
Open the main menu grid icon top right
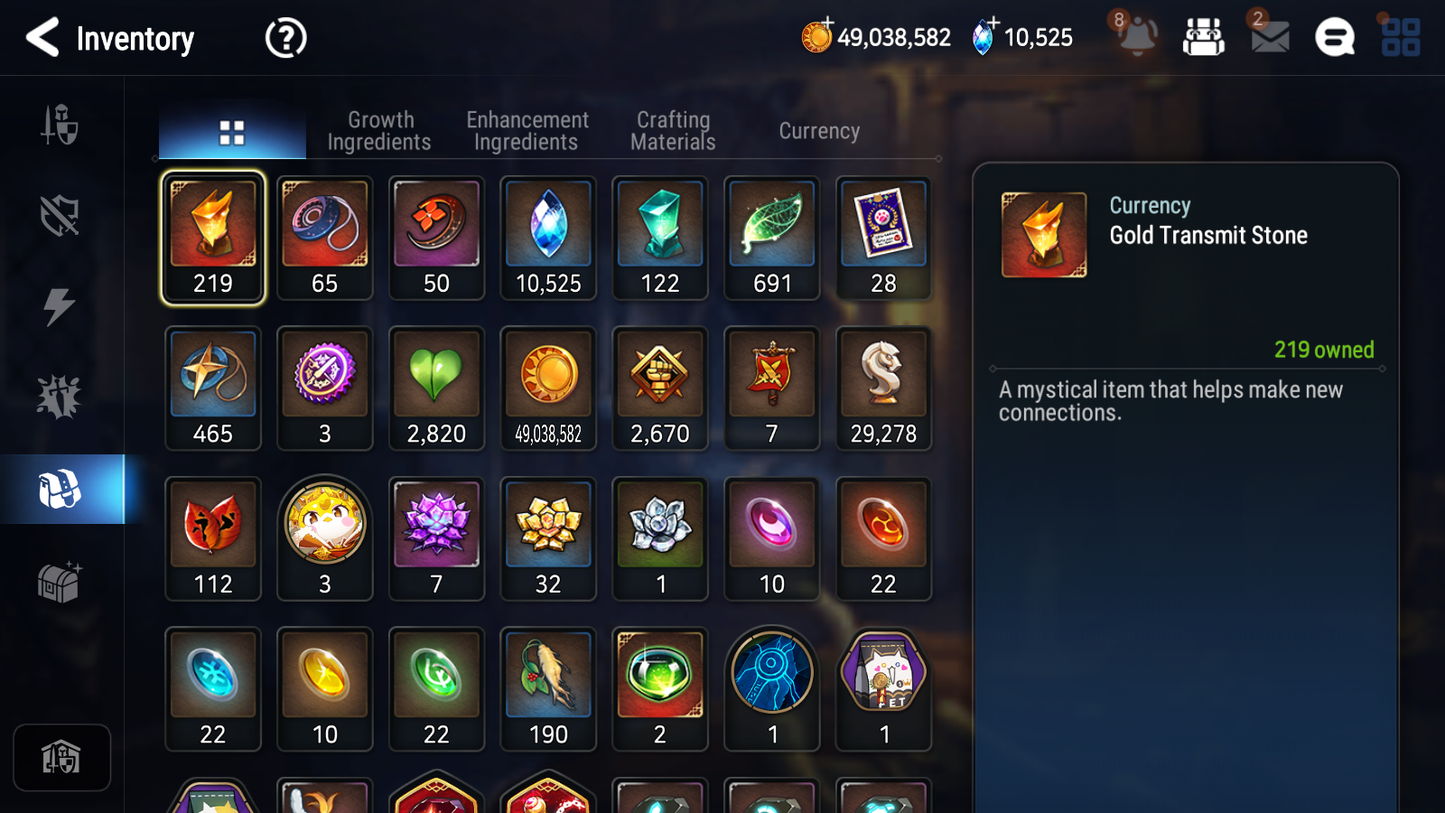(x=1399, y=36)
